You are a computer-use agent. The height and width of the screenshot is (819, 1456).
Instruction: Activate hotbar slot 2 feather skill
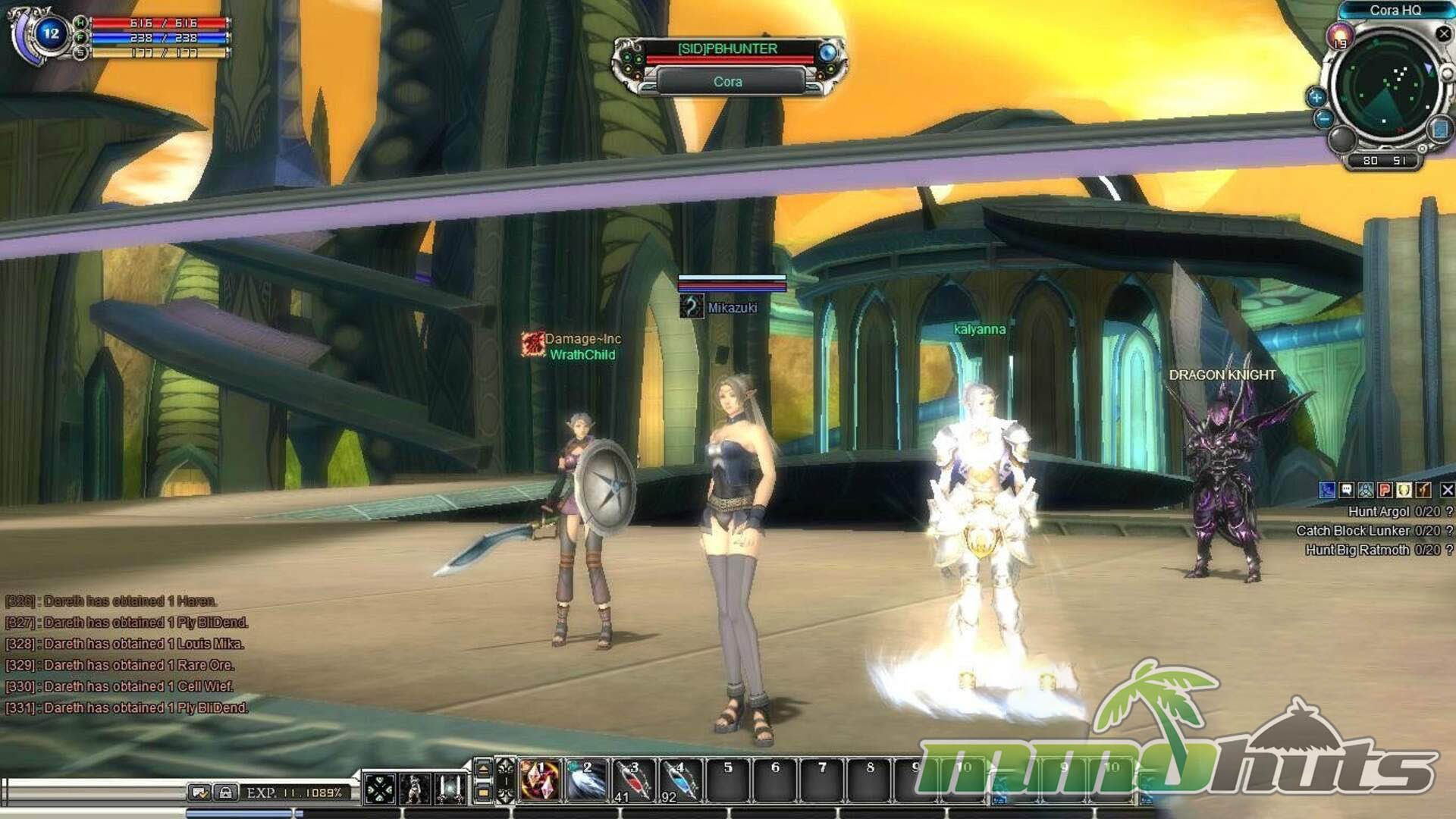click(x=587, y=780)
